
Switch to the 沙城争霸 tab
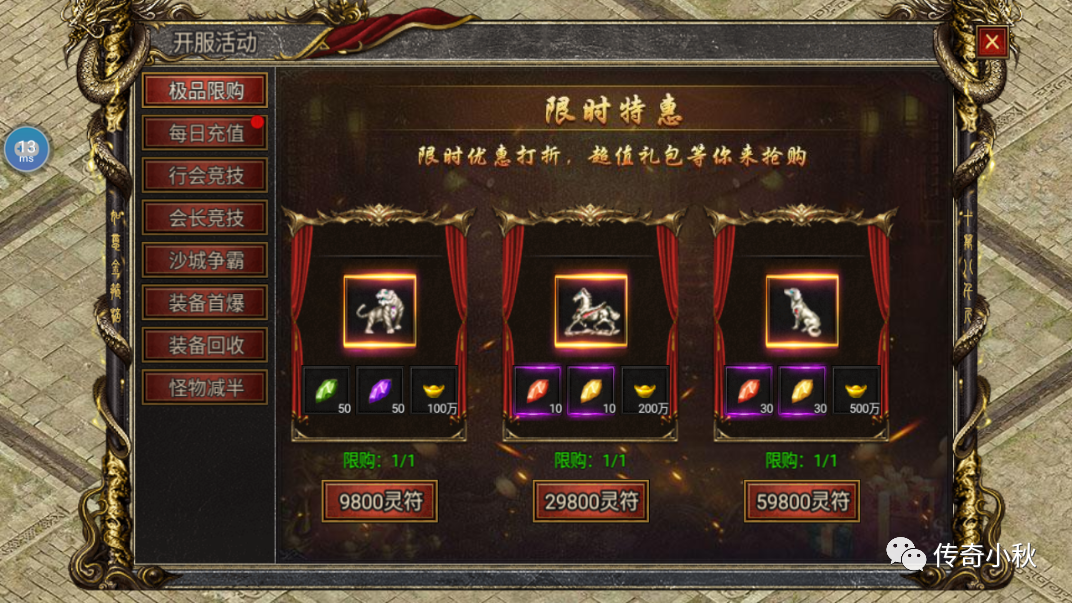[205, 261]
